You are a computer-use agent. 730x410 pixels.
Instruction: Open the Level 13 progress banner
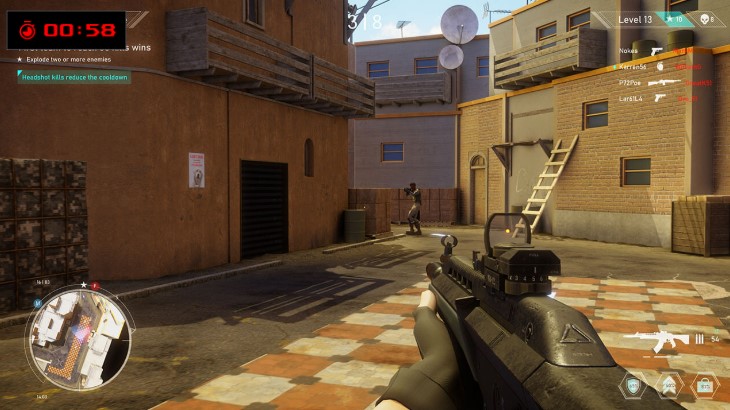click(636, 19)
